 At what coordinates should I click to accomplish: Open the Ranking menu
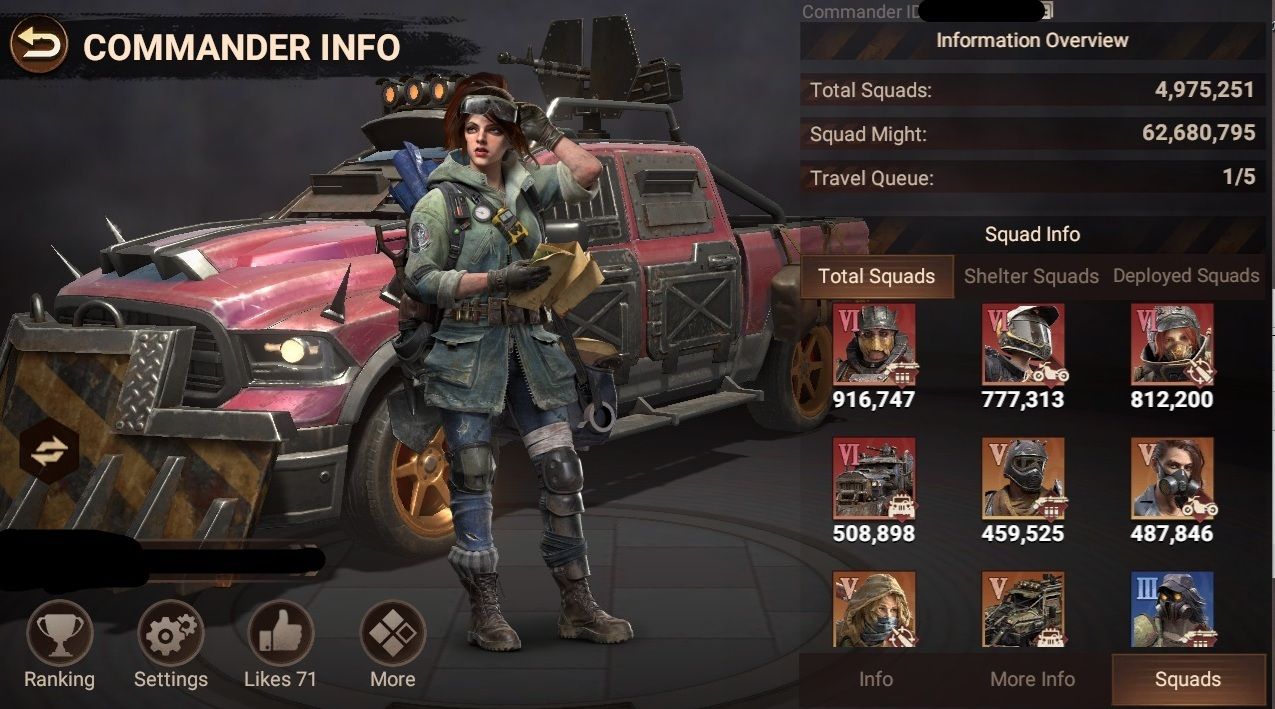pos(60,633)
